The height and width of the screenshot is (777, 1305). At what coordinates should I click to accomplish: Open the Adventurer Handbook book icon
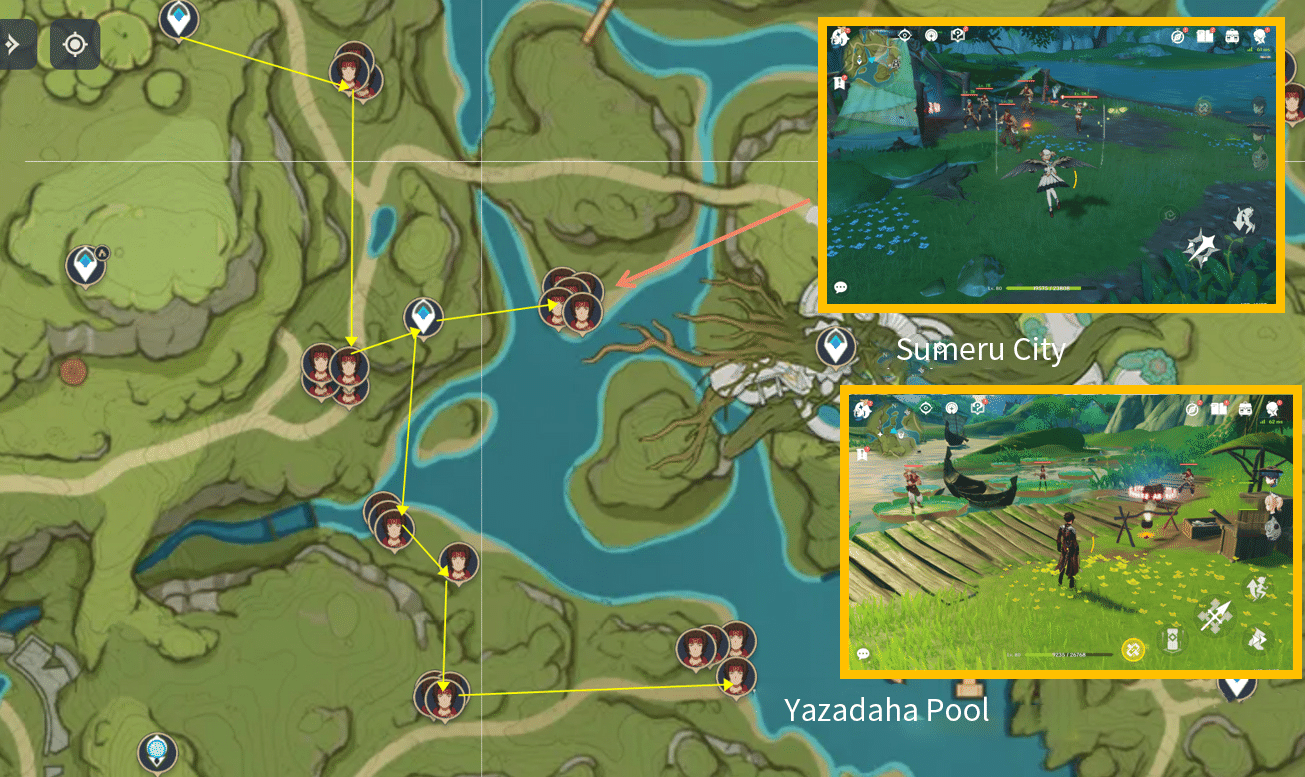(1206, 38)
